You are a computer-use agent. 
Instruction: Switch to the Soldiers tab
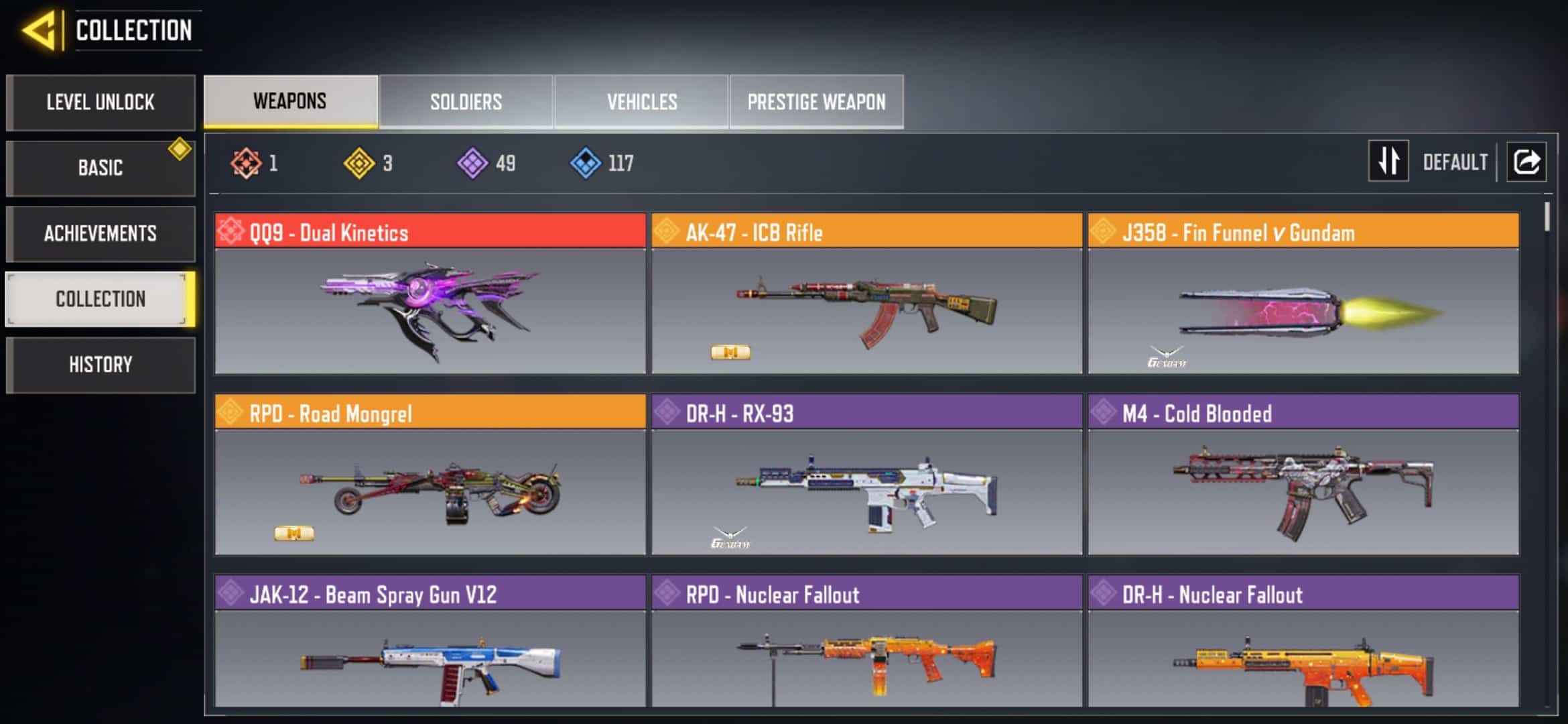point(466,102)
